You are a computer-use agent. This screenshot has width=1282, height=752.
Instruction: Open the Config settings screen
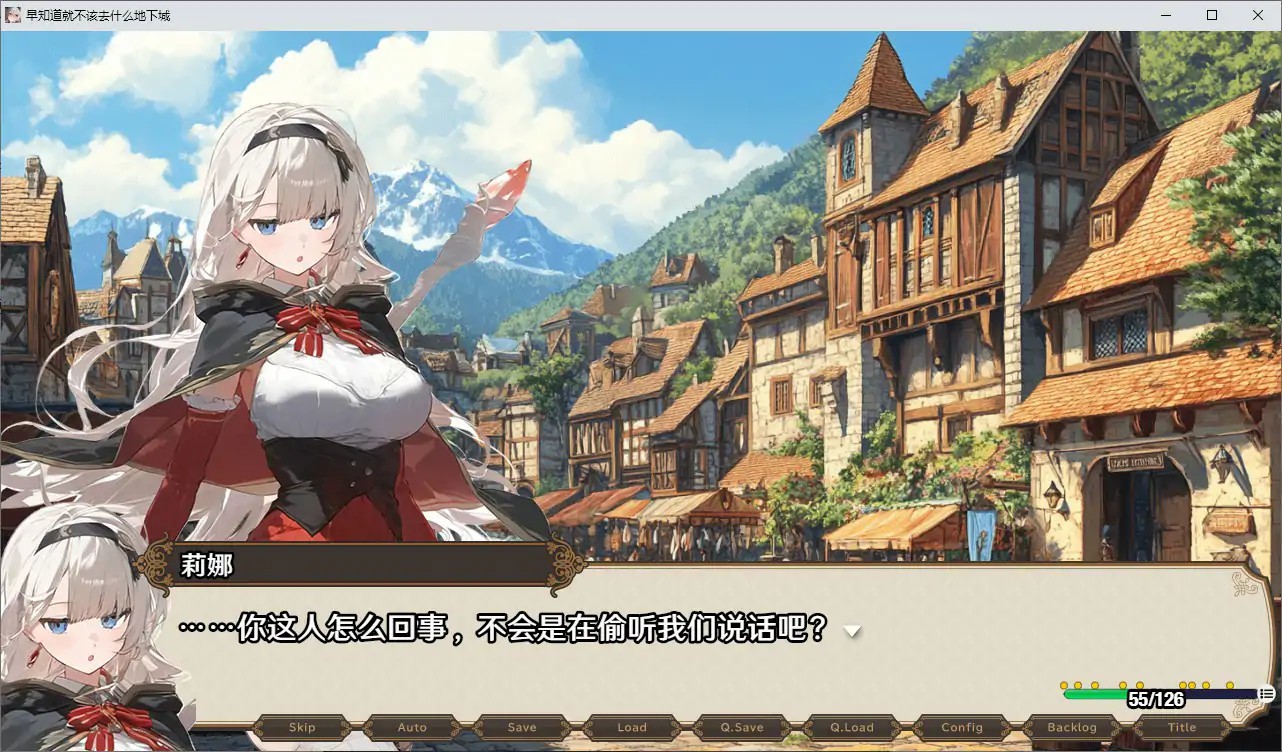(960, 727)
